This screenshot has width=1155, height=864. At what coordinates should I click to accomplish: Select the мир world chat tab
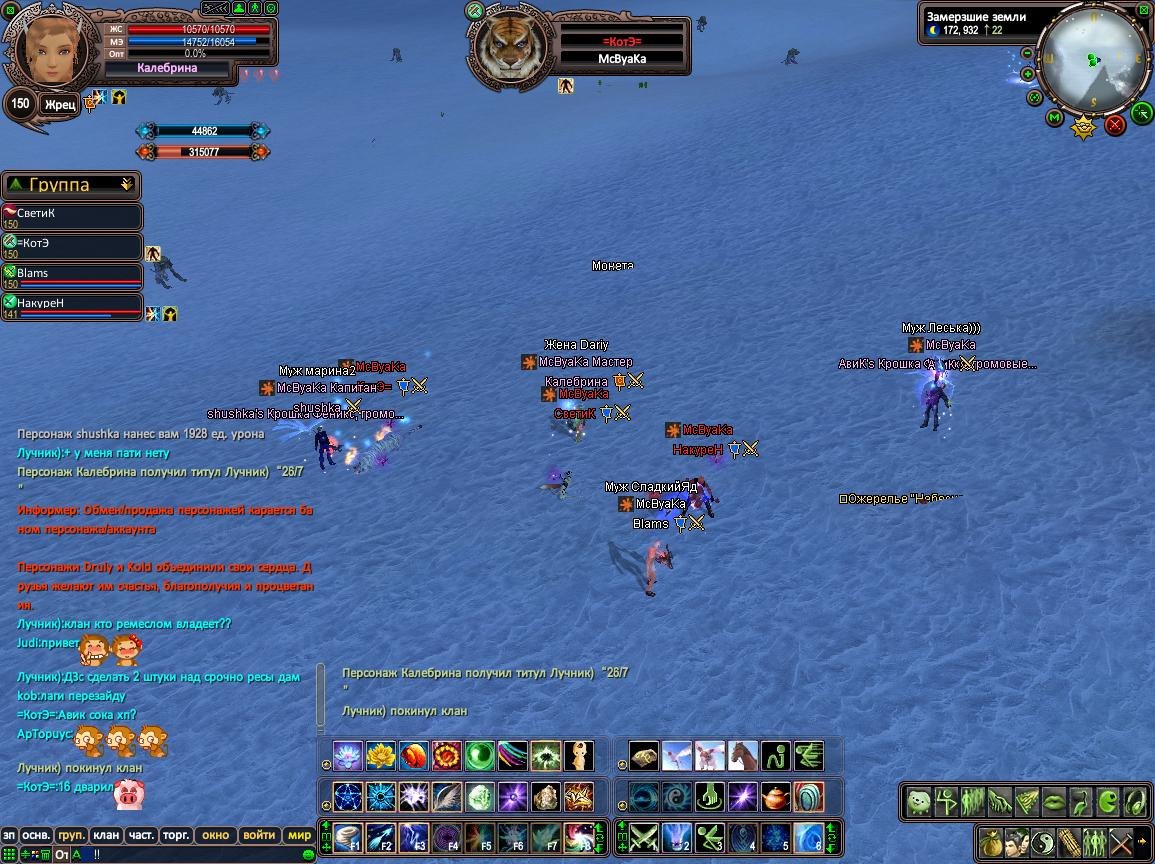click(x=299, y=835)
